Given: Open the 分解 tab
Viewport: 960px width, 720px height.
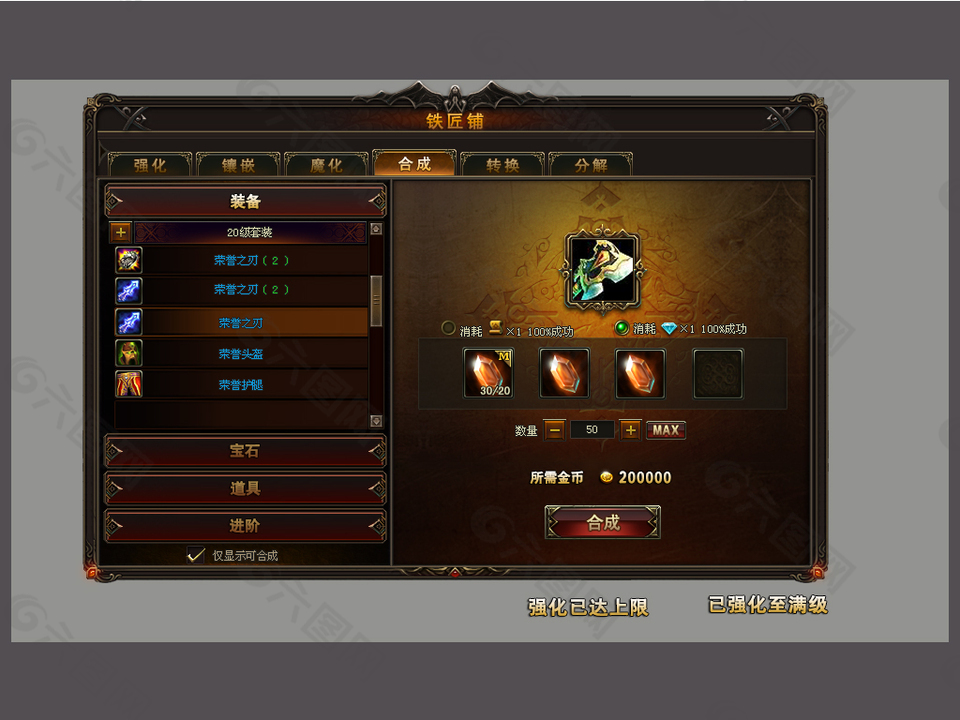Looking at the screenshot, I should tap(590, 165).
